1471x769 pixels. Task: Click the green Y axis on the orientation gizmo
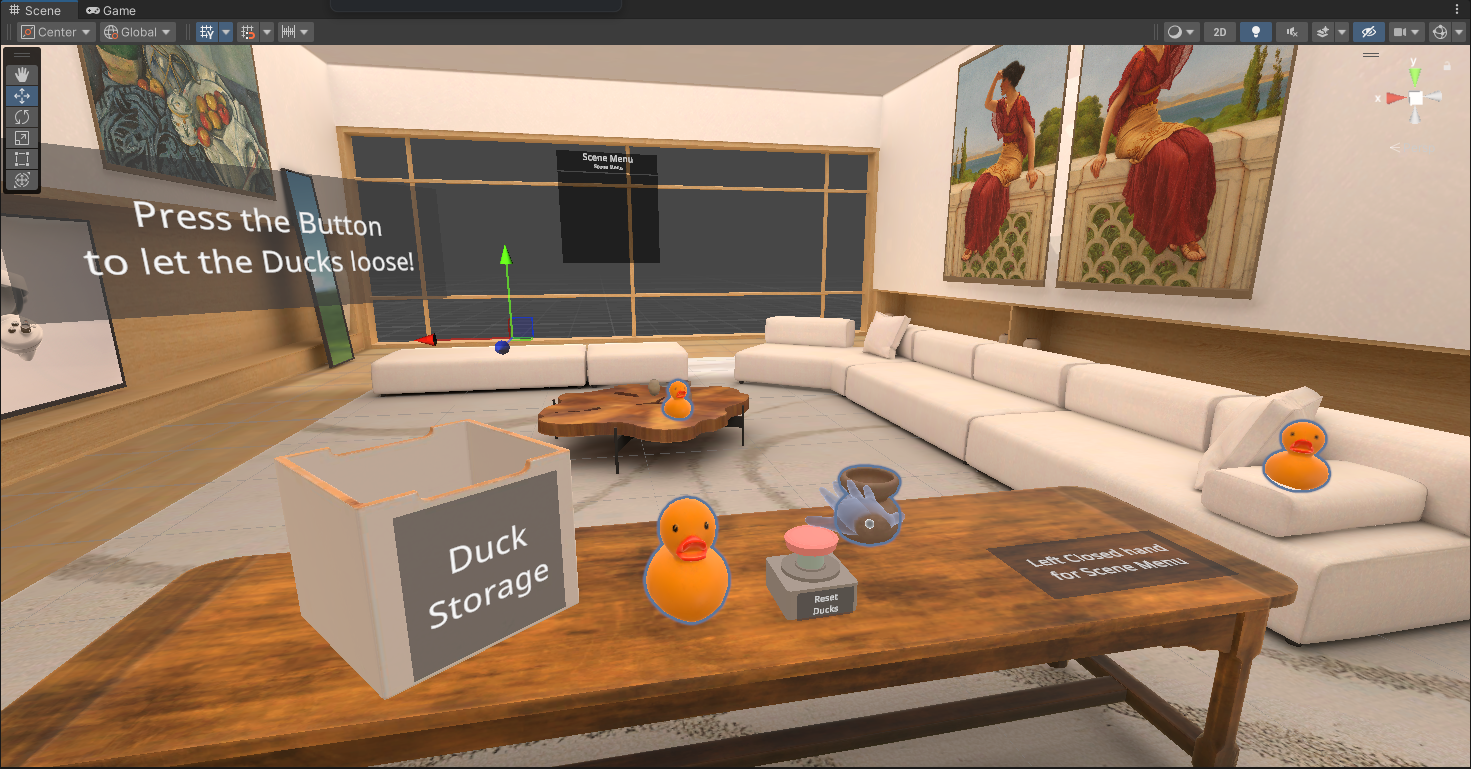coord(1414,75)
